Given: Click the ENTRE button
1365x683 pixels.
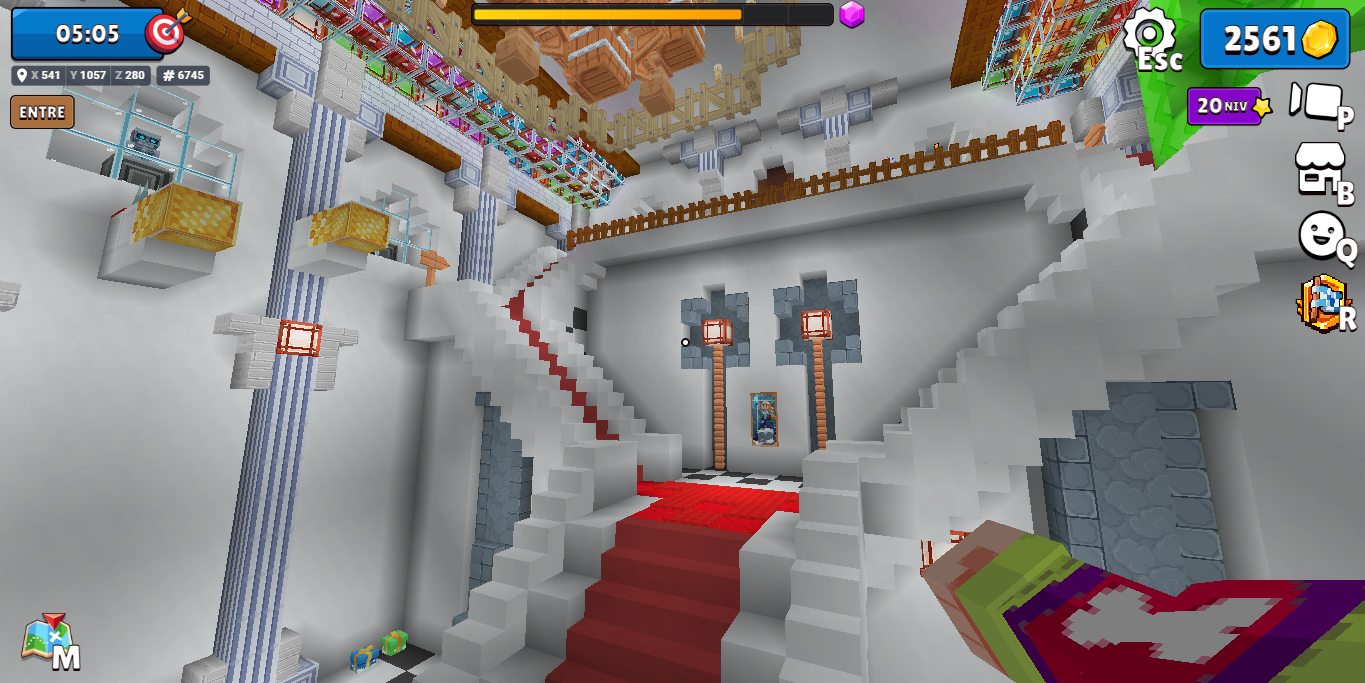Looking at the screenshot, I should [42, 112].
